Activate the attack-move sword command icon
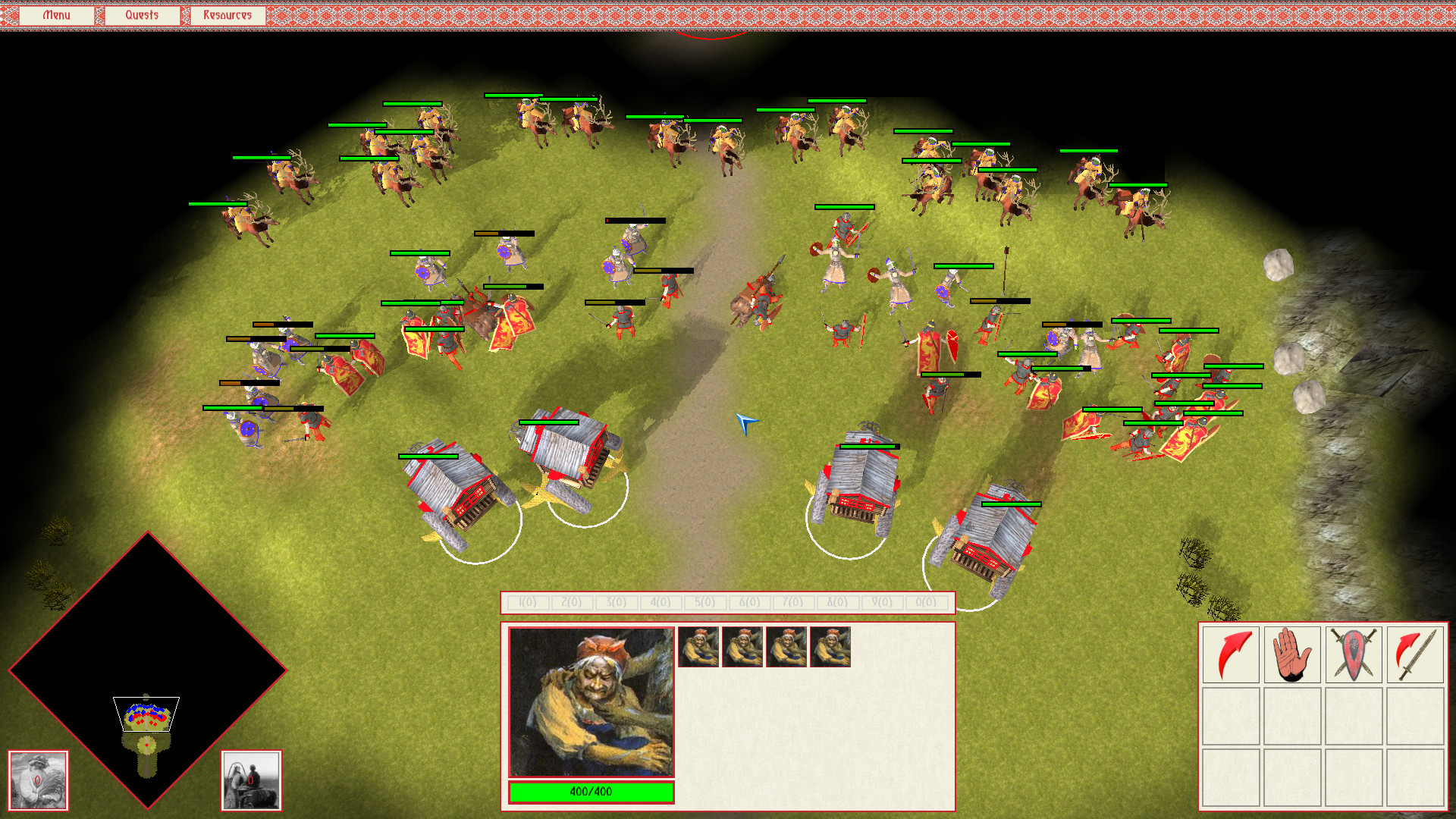 [1415, 654]
